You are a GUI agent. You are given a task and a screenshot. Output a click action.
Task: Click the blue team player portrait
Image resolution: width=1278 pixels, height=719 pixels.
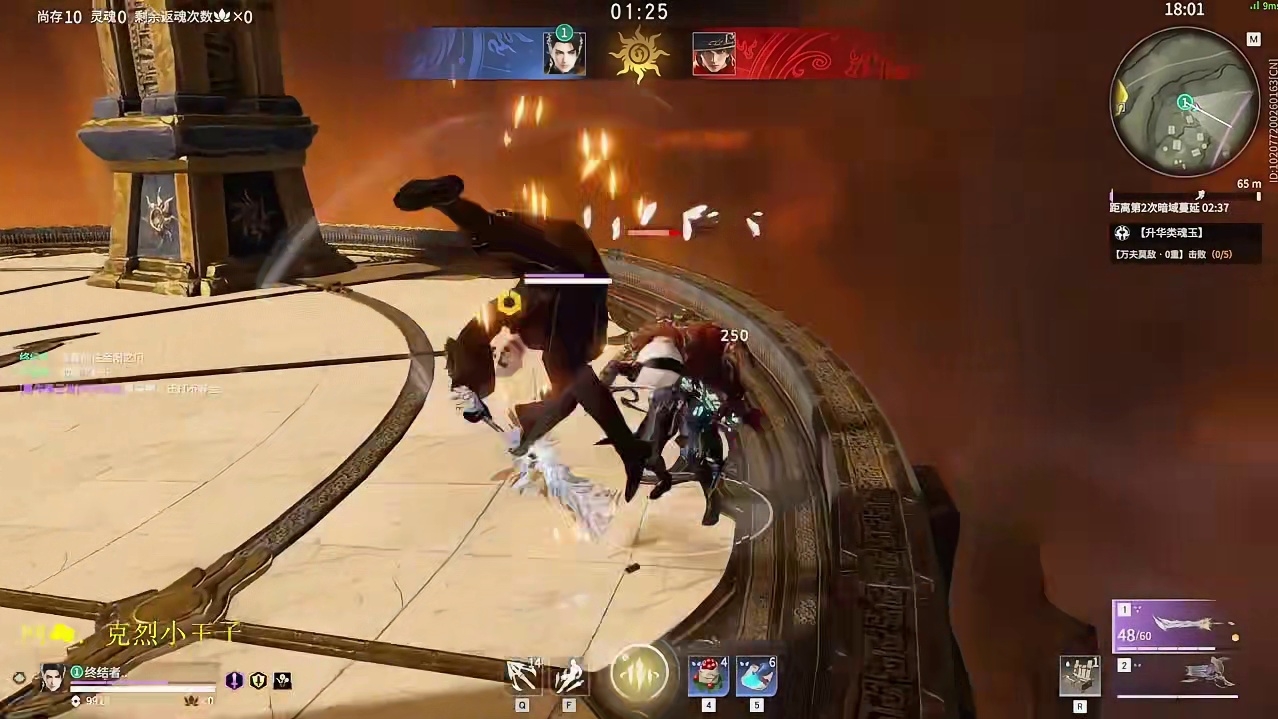[x=564, y=54]
